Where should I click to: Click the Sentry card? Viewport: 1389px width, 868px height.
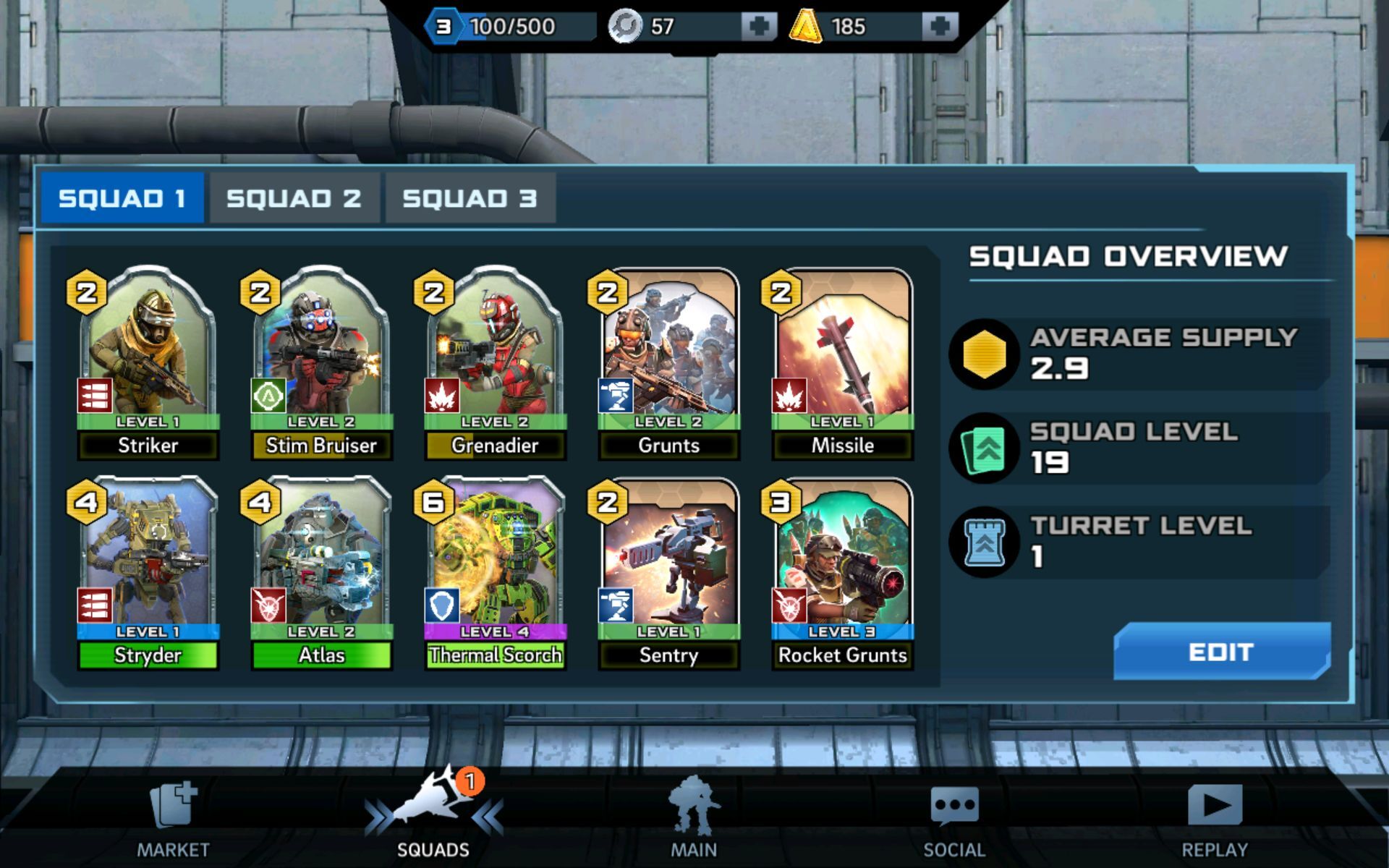coord(668,568)
